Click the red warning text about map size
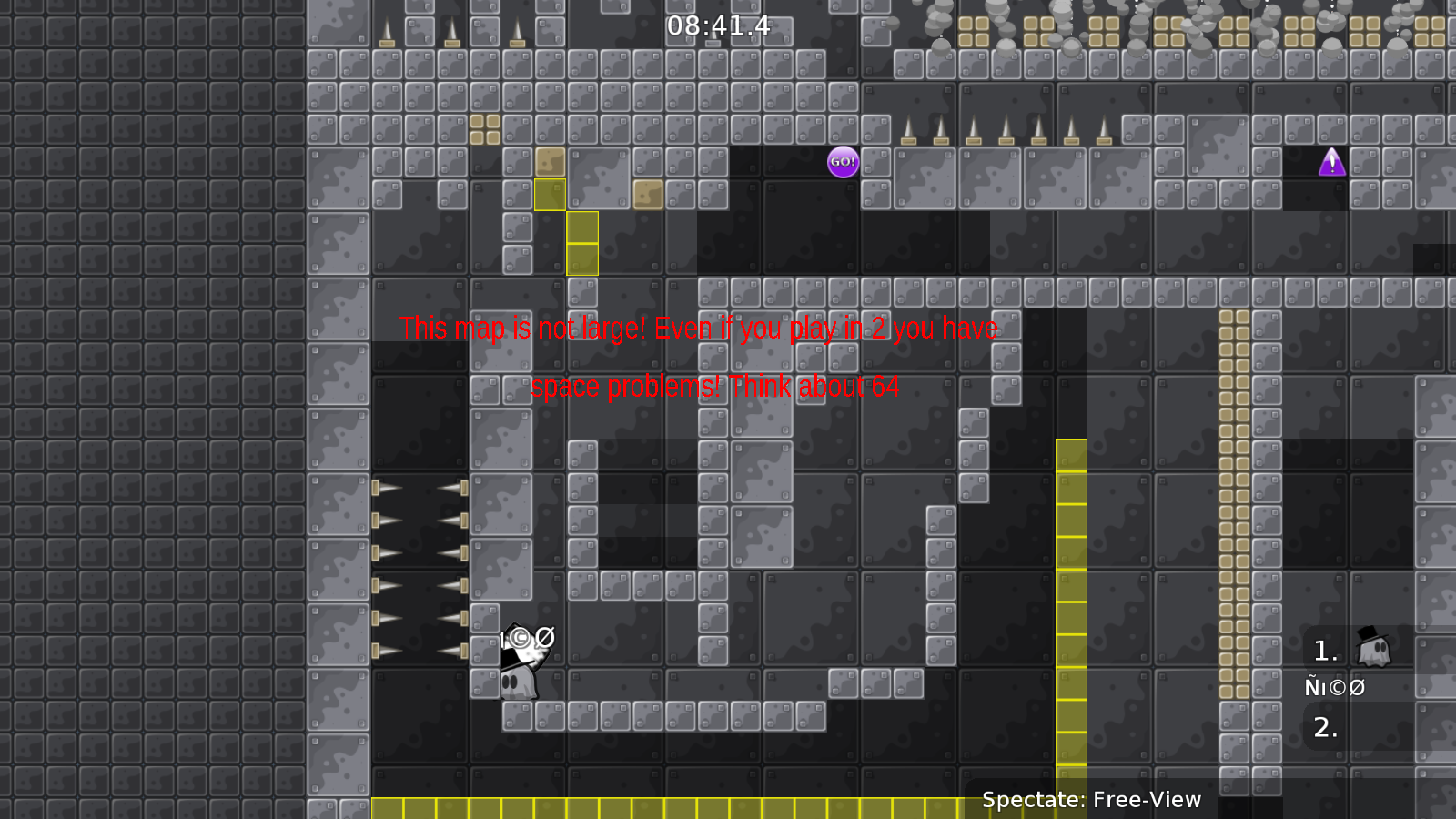 pos(699,329)
